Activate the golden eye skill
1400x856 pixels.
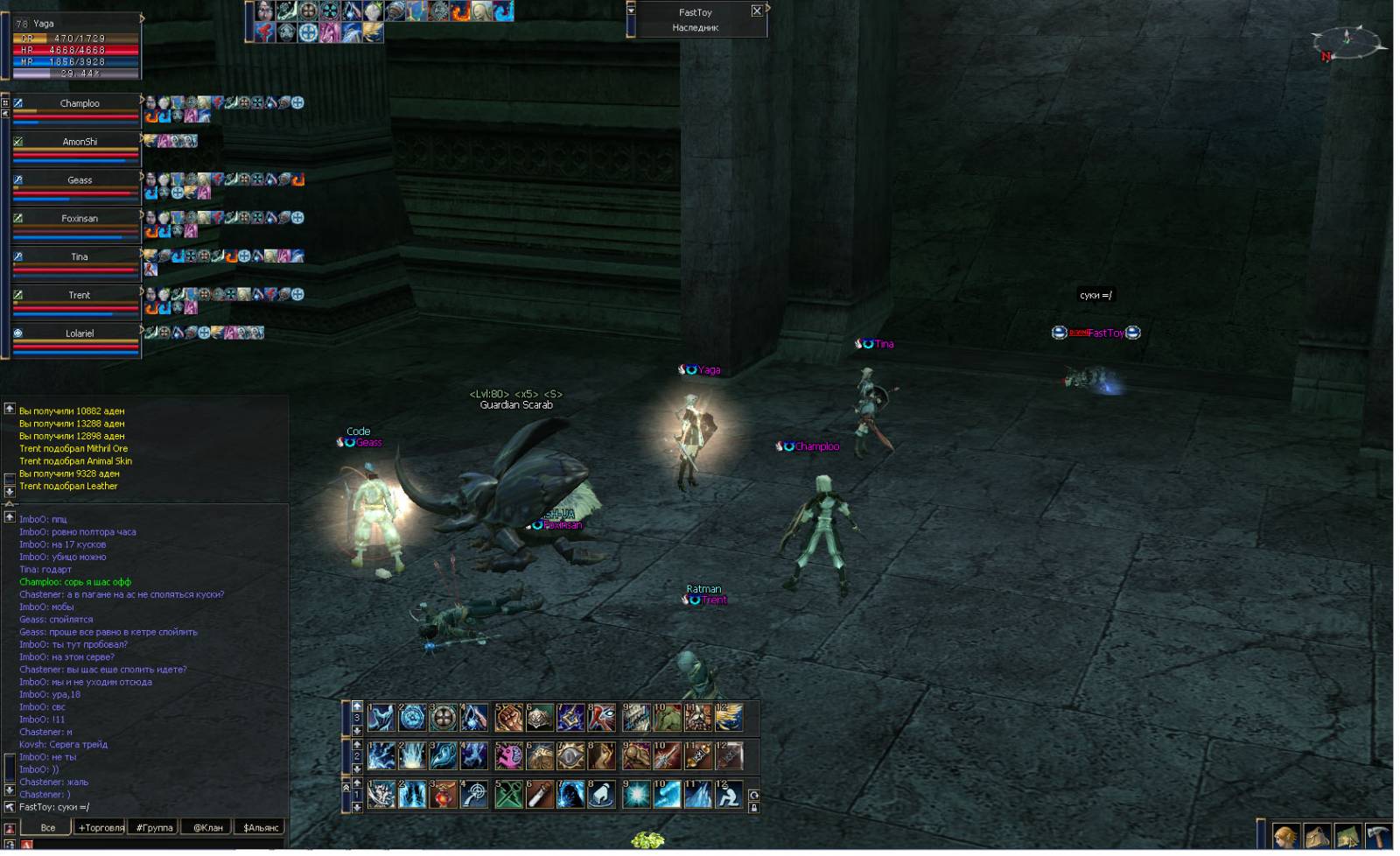pyautogui.click(x=570, y=755)
